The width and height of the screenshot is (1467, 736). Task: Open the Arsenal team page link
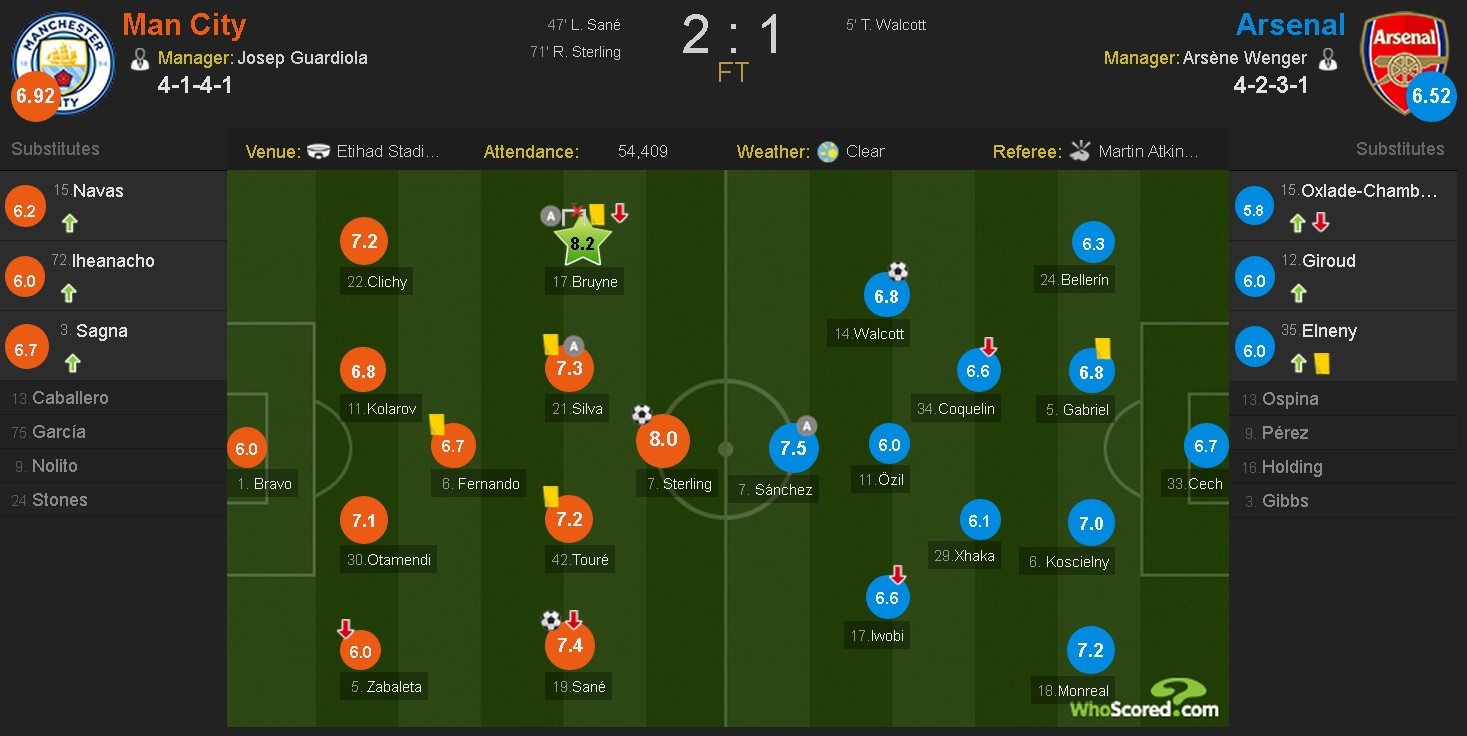(1290, 24)
